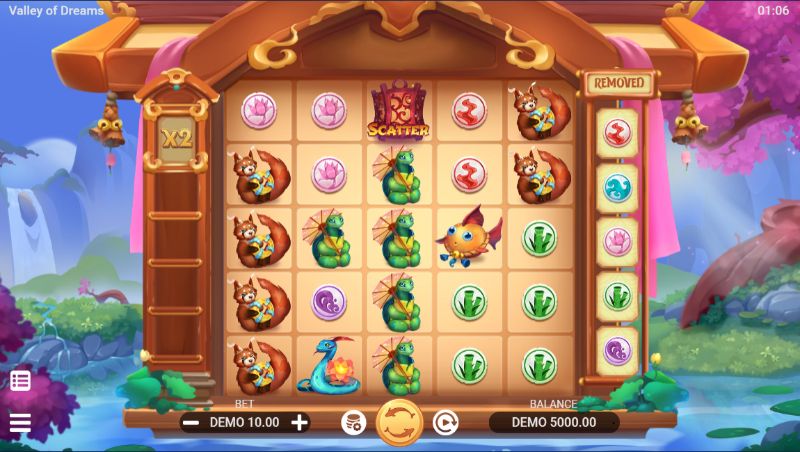Spin the reels with the orange button
Screen dimensions: 800x452
399,422
